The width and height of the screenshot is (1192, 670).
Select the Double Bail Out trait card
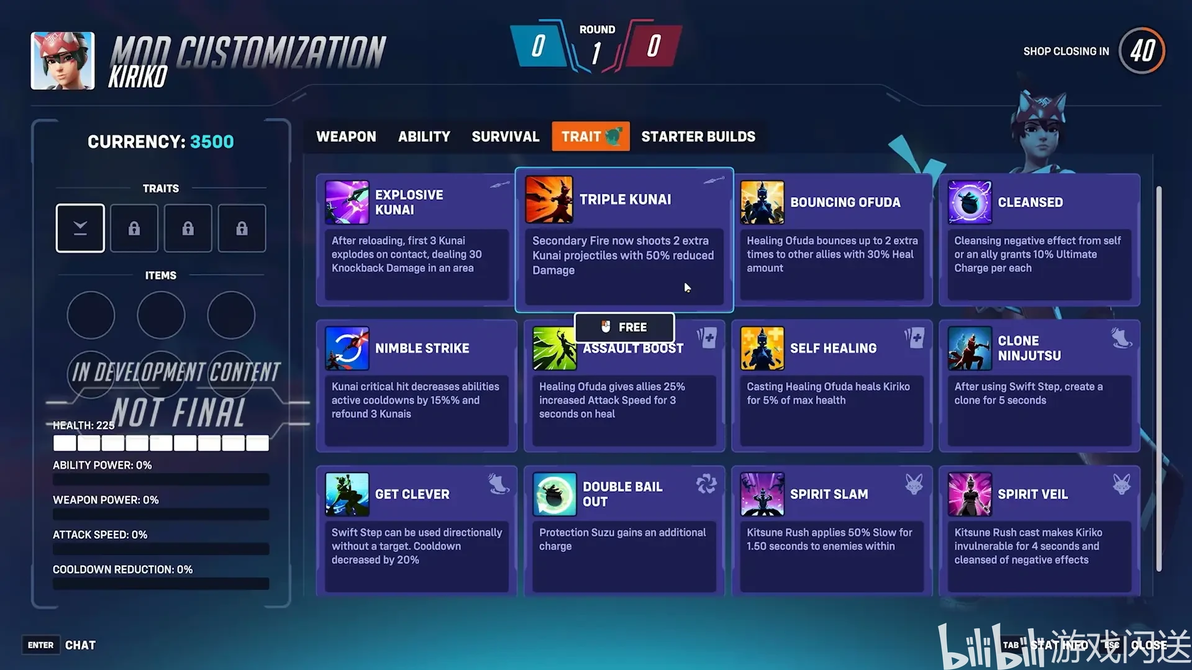click(x=624, y=531)
